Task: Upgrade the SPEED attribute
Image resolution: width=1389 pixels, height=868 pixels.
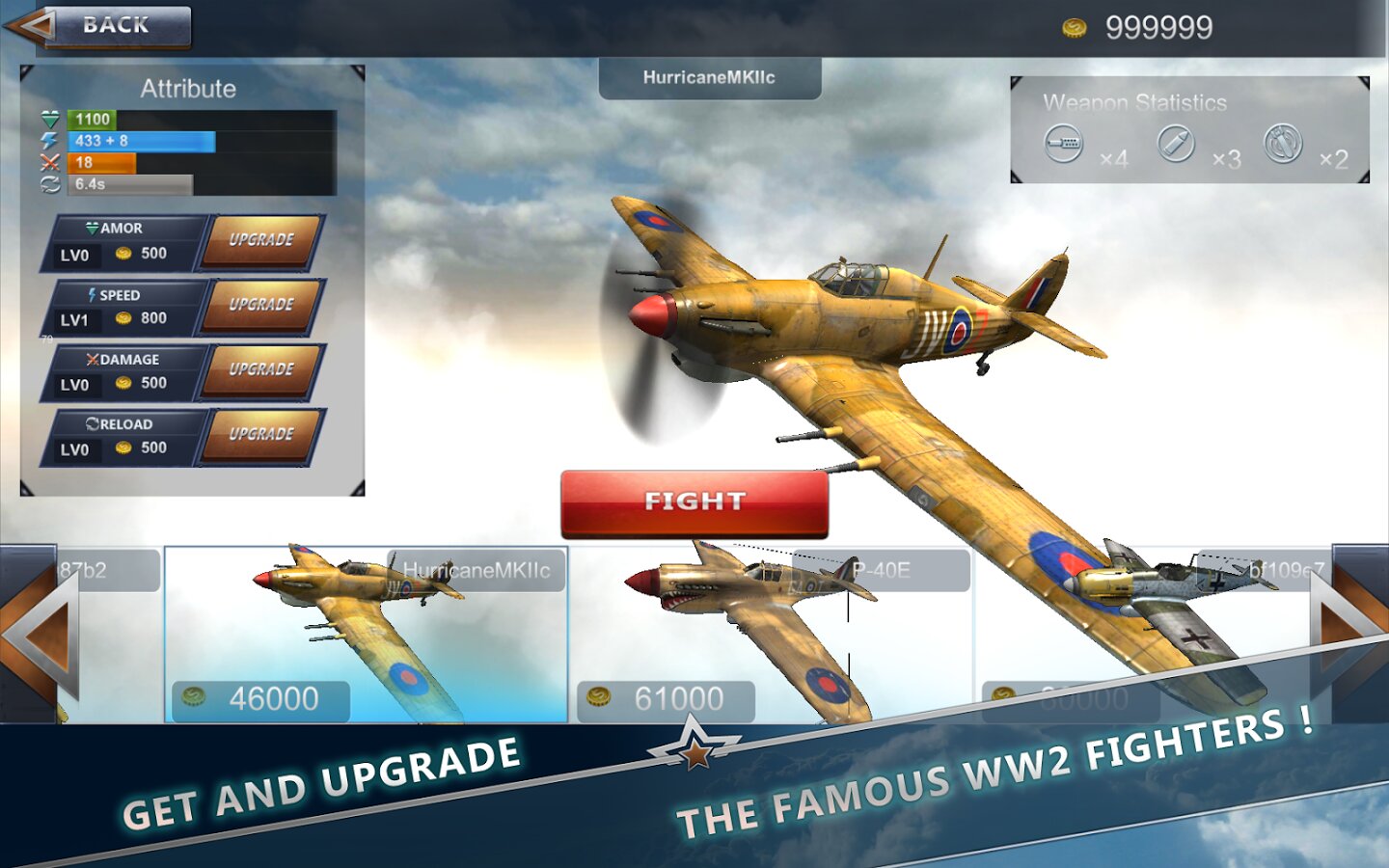Action: pyautogui.click(x=261, y=305)
